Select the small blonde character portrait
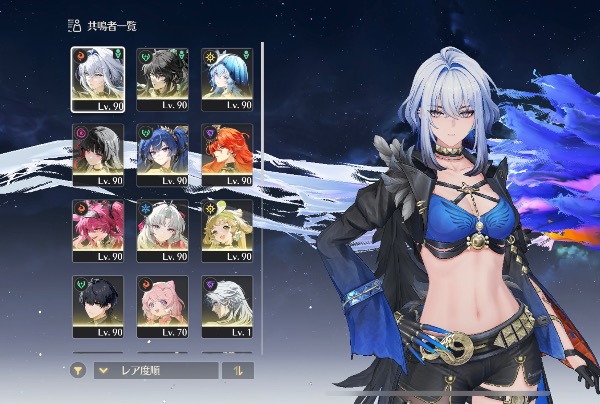Viewport: 600px width, 404px height. pos(226,230)
